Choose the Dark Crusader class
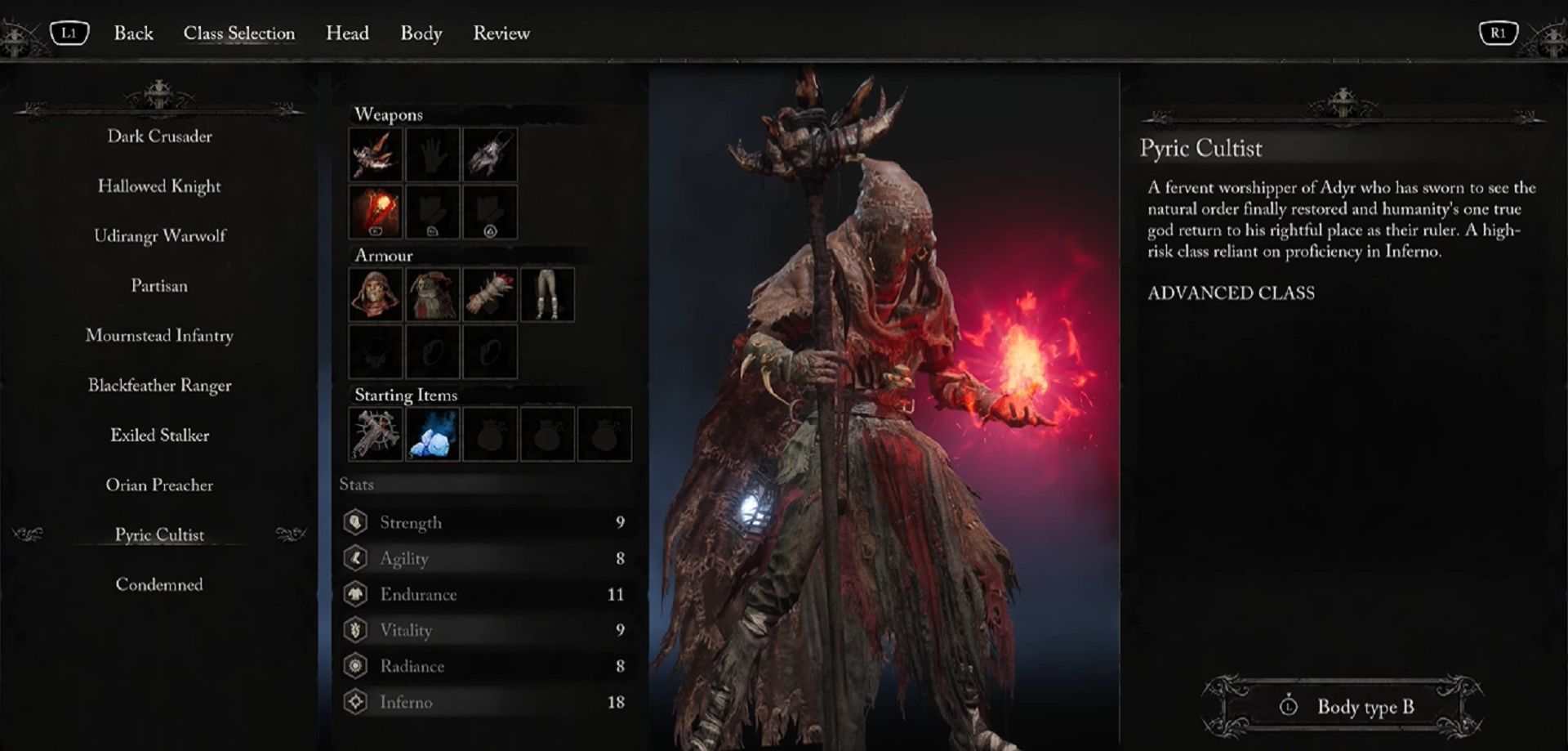The width and height of the screenshot is (1568, 751). pos(159,136)
